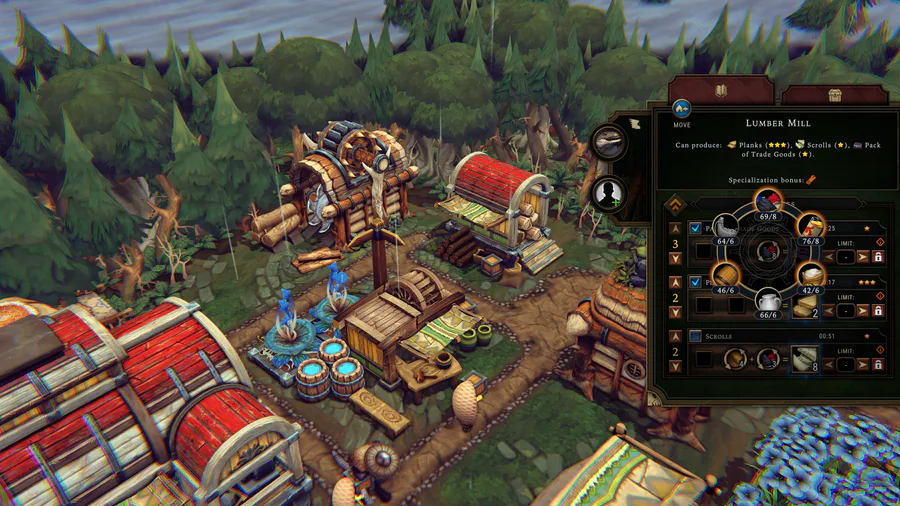This screenshot has height=506, width=900.
Task: Lower the Scrolls recipe priority
Action: coord(675,367)
